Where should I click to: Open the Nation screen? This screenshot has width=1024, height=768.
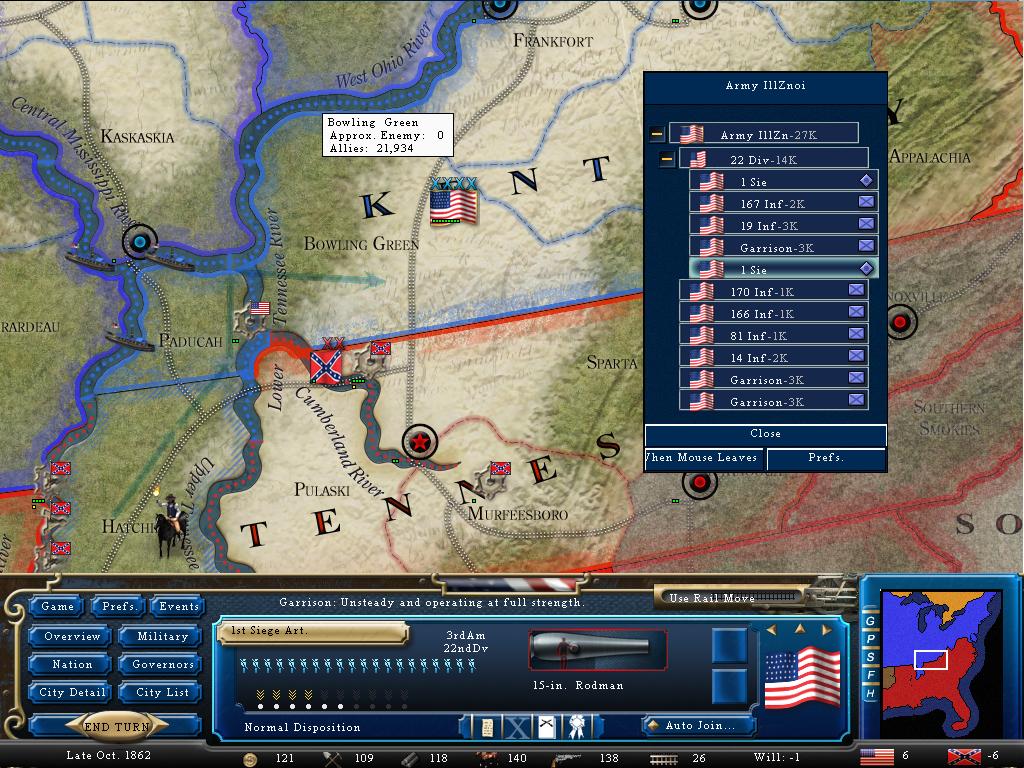tap(72, 664)
